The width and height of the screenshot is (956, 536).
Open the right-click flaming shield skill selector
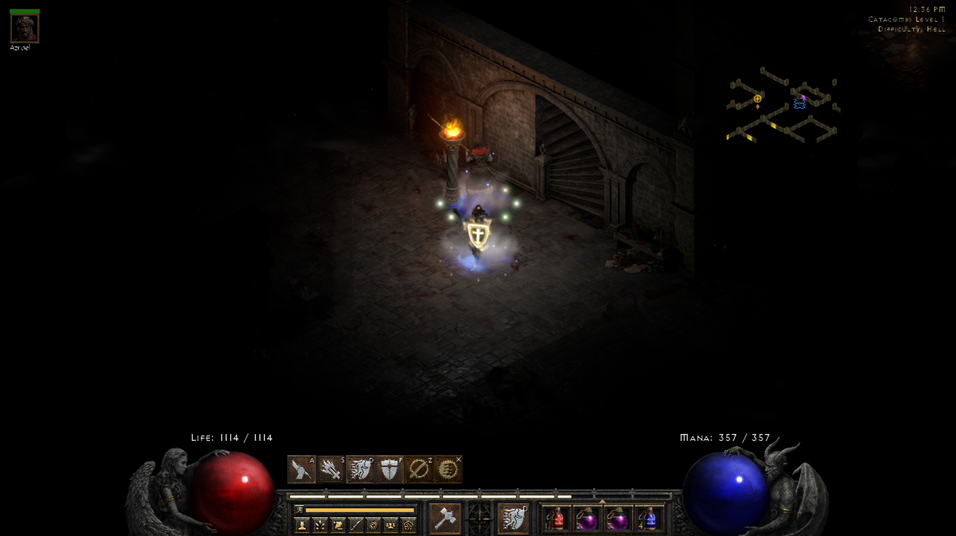[513, 518]
